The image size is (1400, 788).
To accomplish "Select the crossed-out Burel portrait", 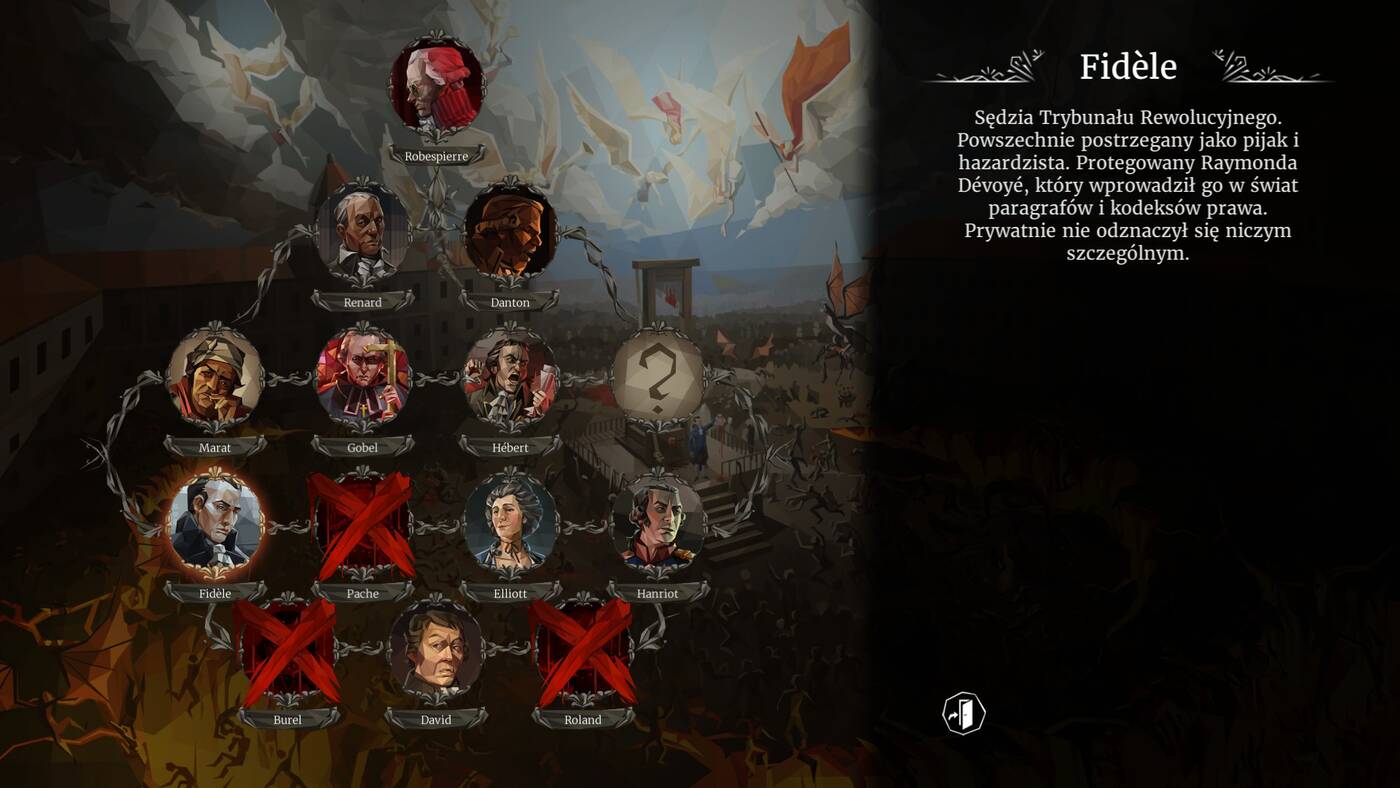I will point(287,651).
